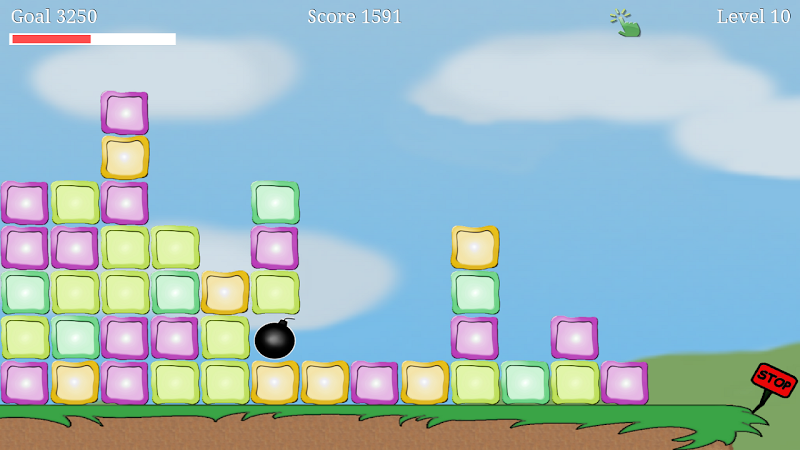Pop the orange block directly above the bomb
Viewport: 800px width, 450px height.
click(225, 293)
